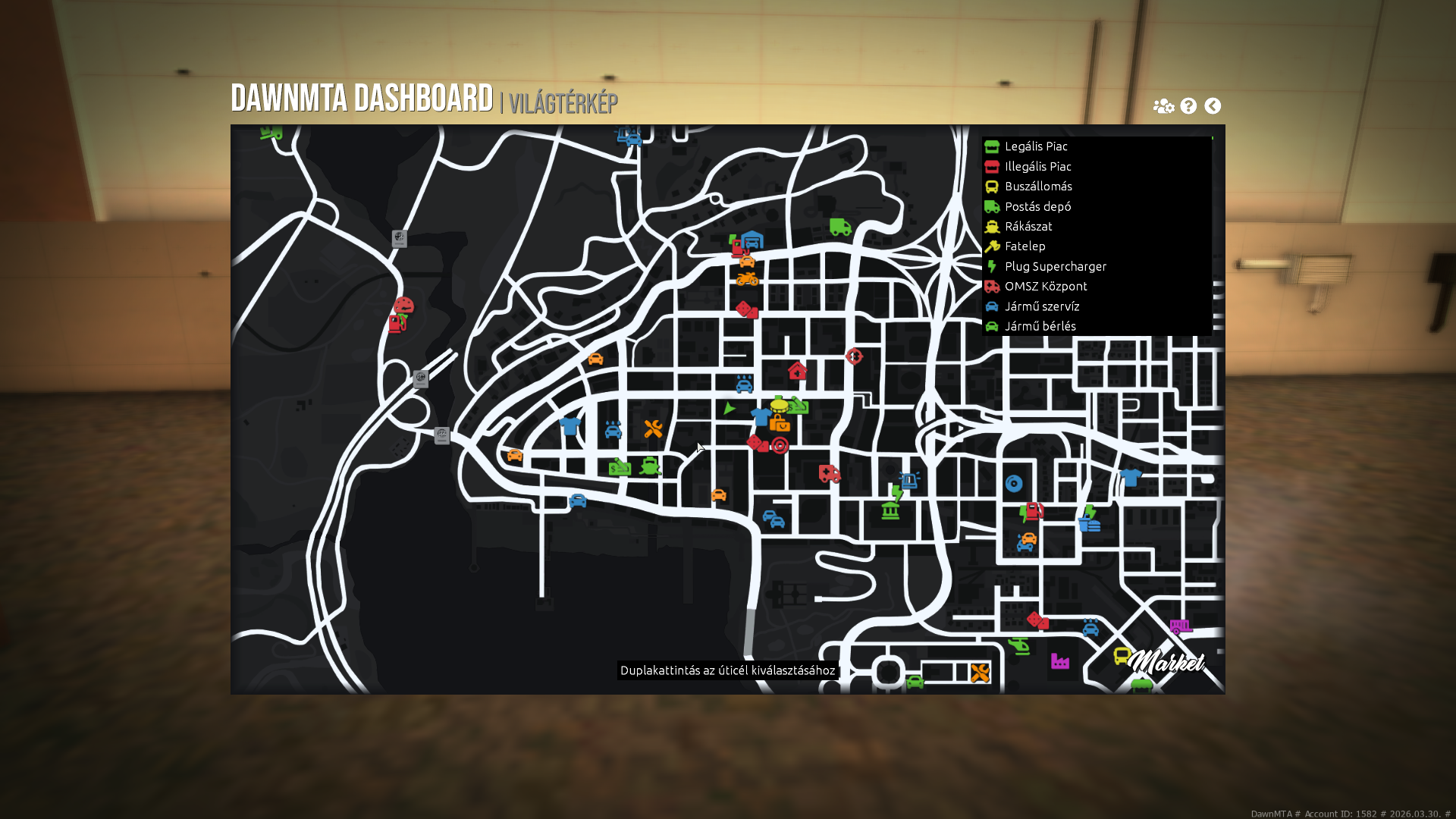Pick OMSZ Központ from the legend
Viewport: 1456px width, 819px height.
1045,287
